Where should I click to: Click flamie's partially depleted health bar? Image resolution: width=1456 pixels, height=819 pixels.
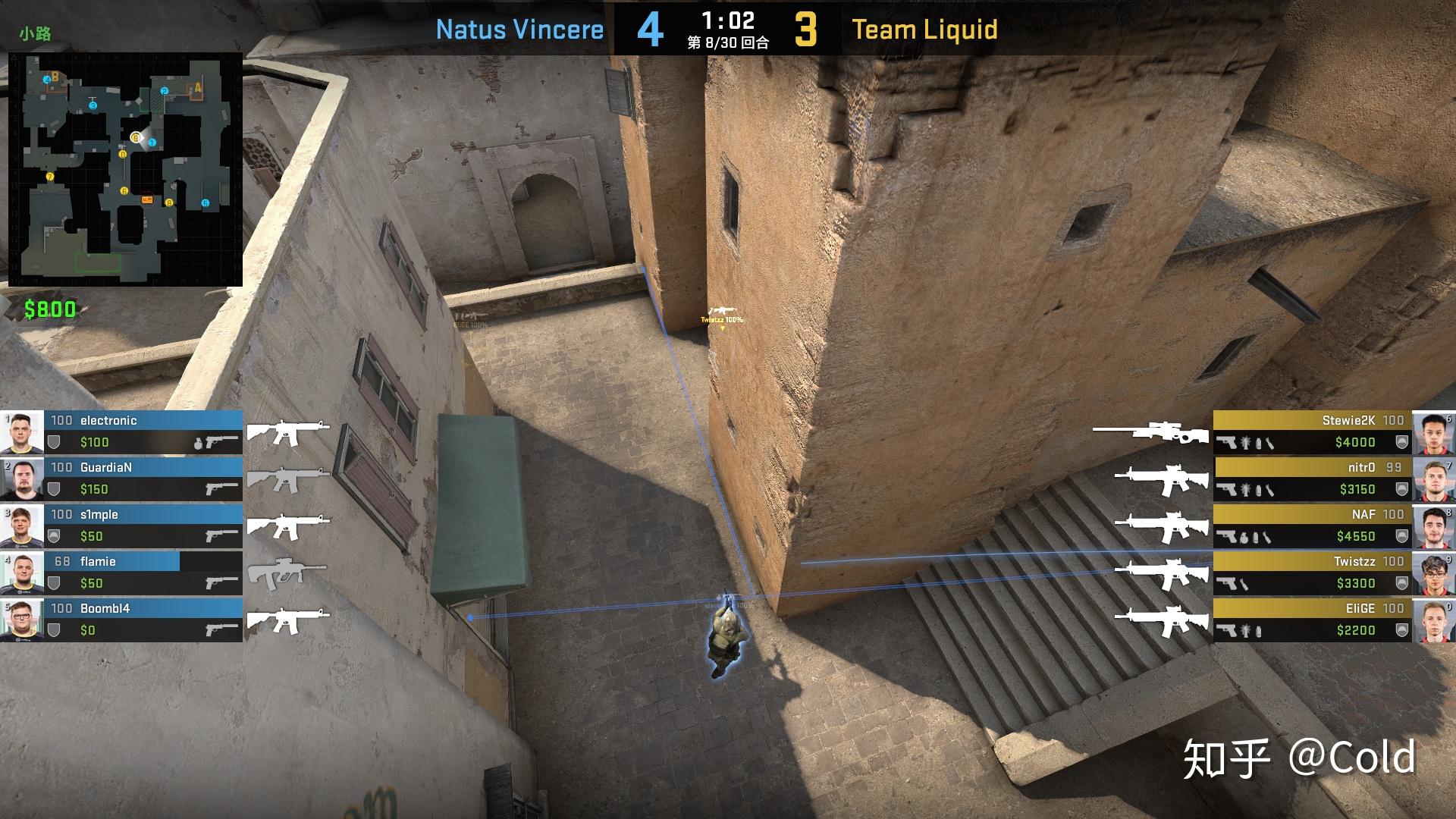pos(112,561)
